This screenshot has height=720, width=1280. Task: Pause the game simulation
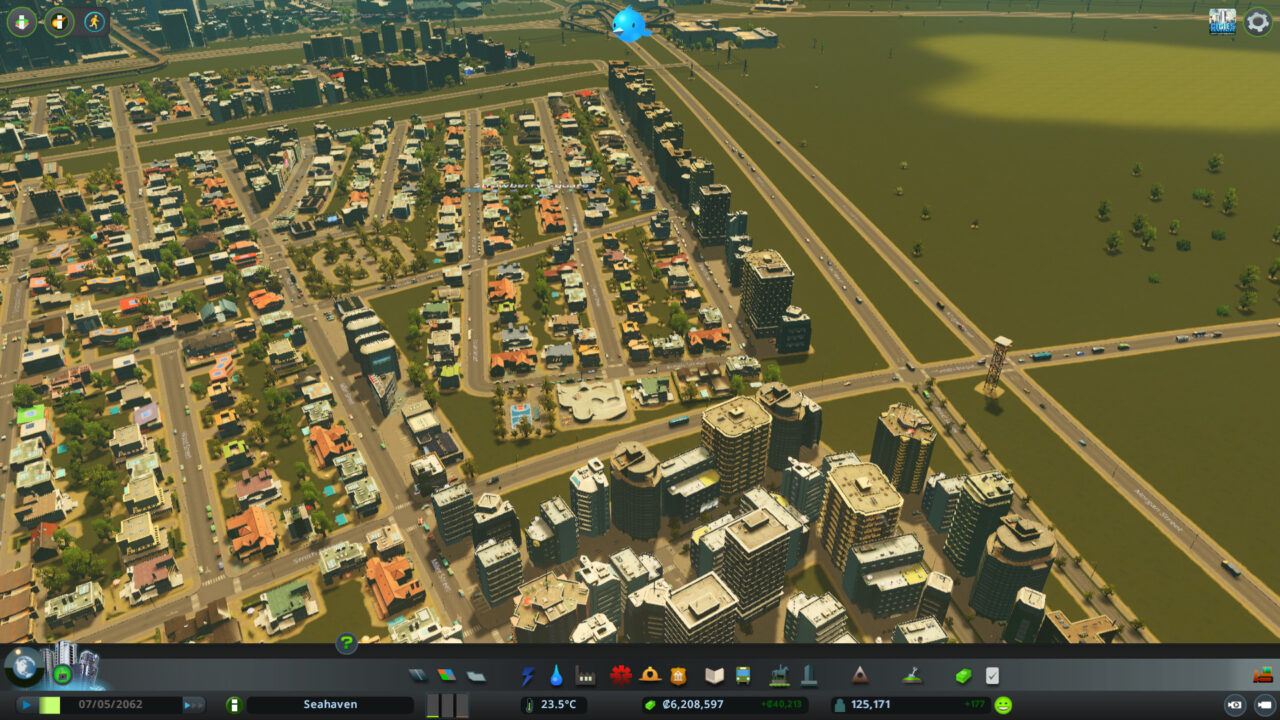27,704
